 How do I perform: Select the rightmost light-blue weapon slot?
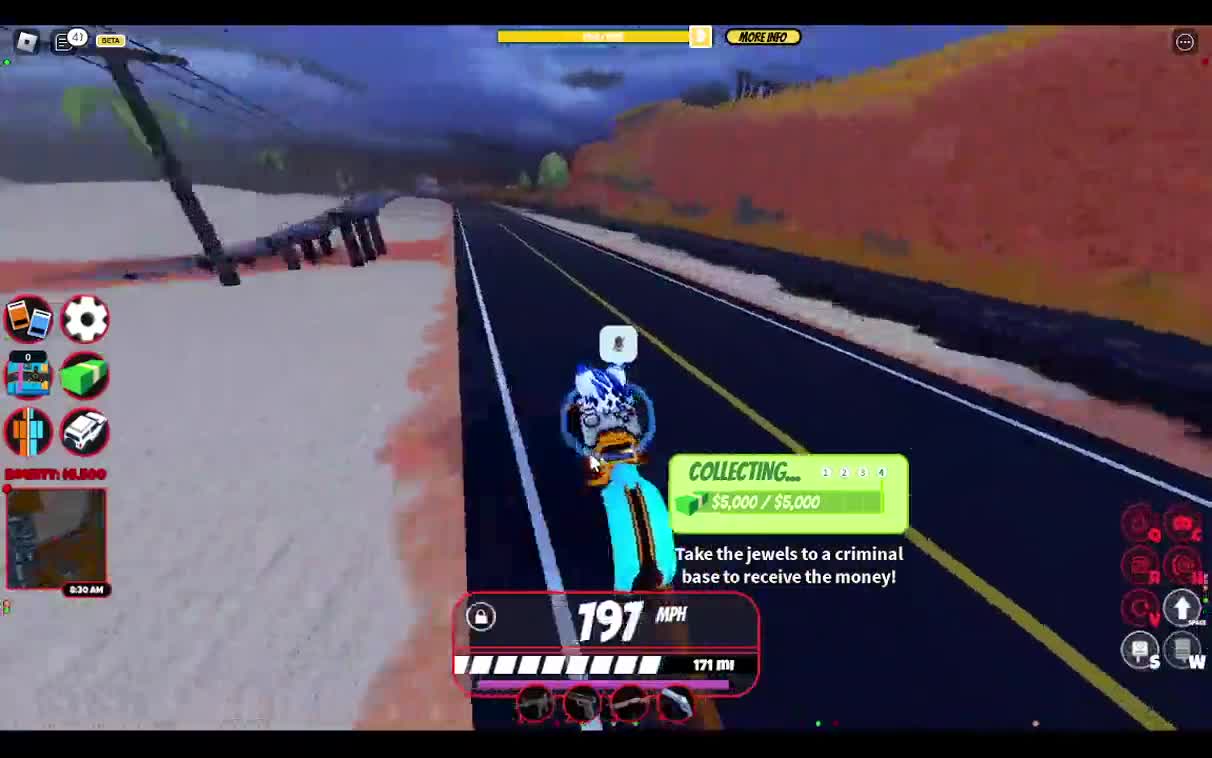pyautogui.click(x=677, y=705)
